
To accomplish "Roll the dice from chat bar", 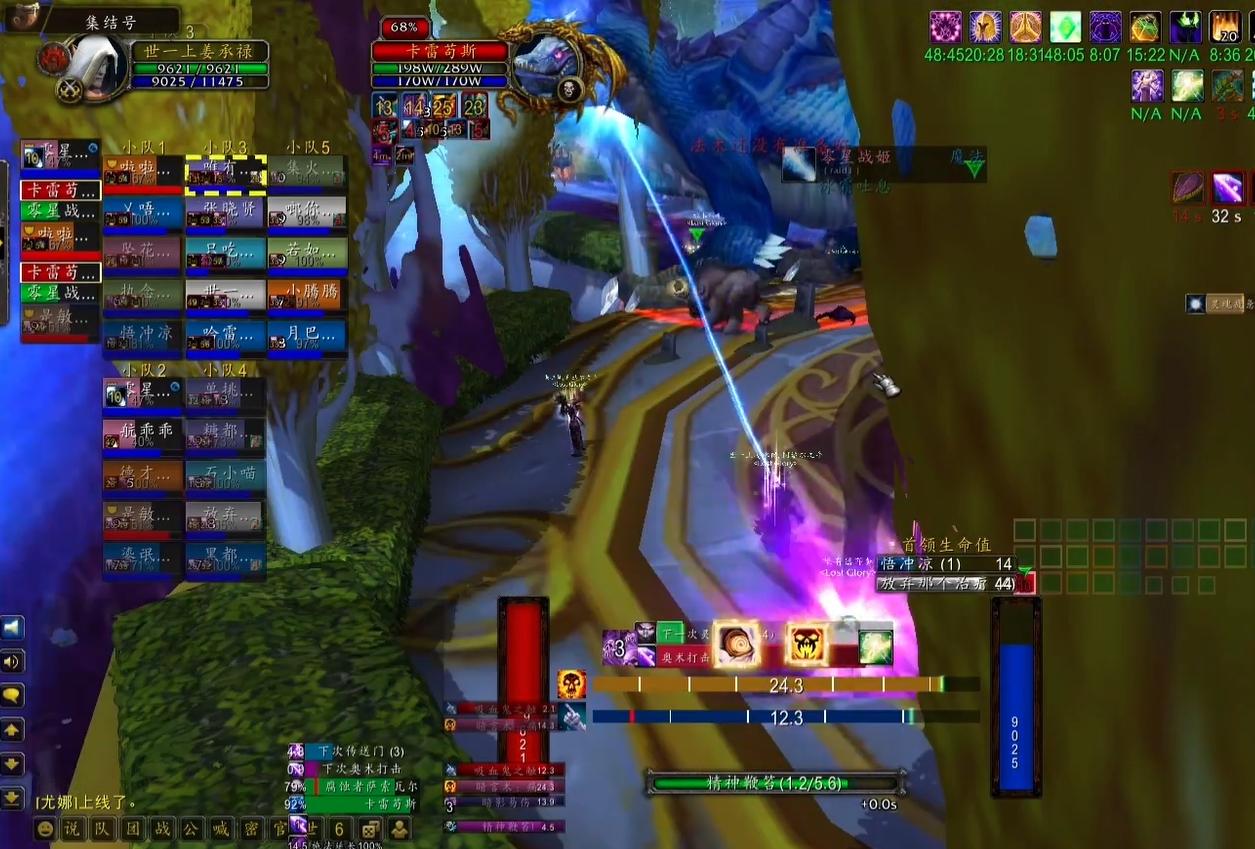I will click(x=369, y=829).
